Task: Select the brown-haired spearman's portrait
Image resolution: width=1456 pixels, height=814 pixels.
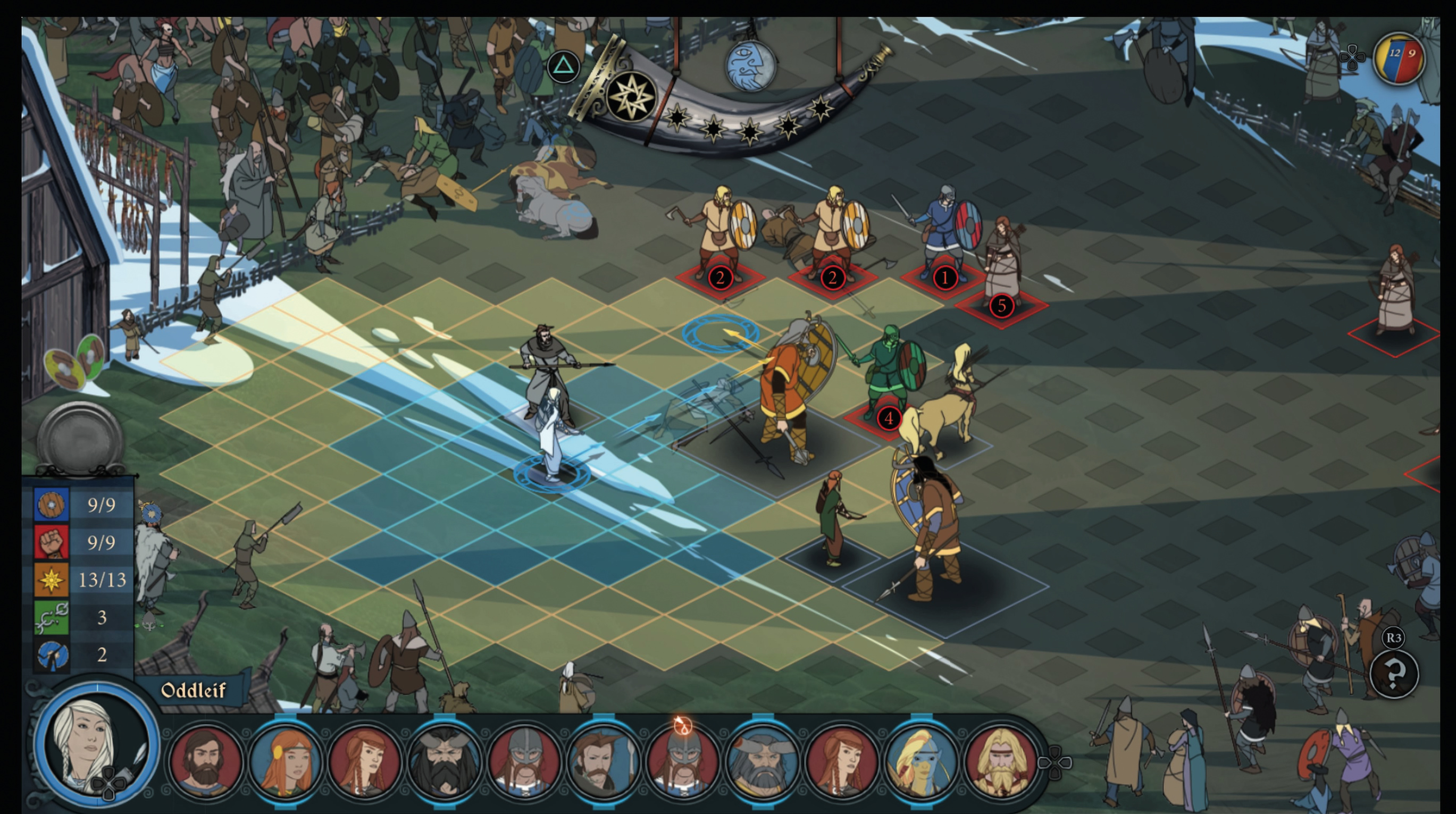Action: (x=604, y=759)
